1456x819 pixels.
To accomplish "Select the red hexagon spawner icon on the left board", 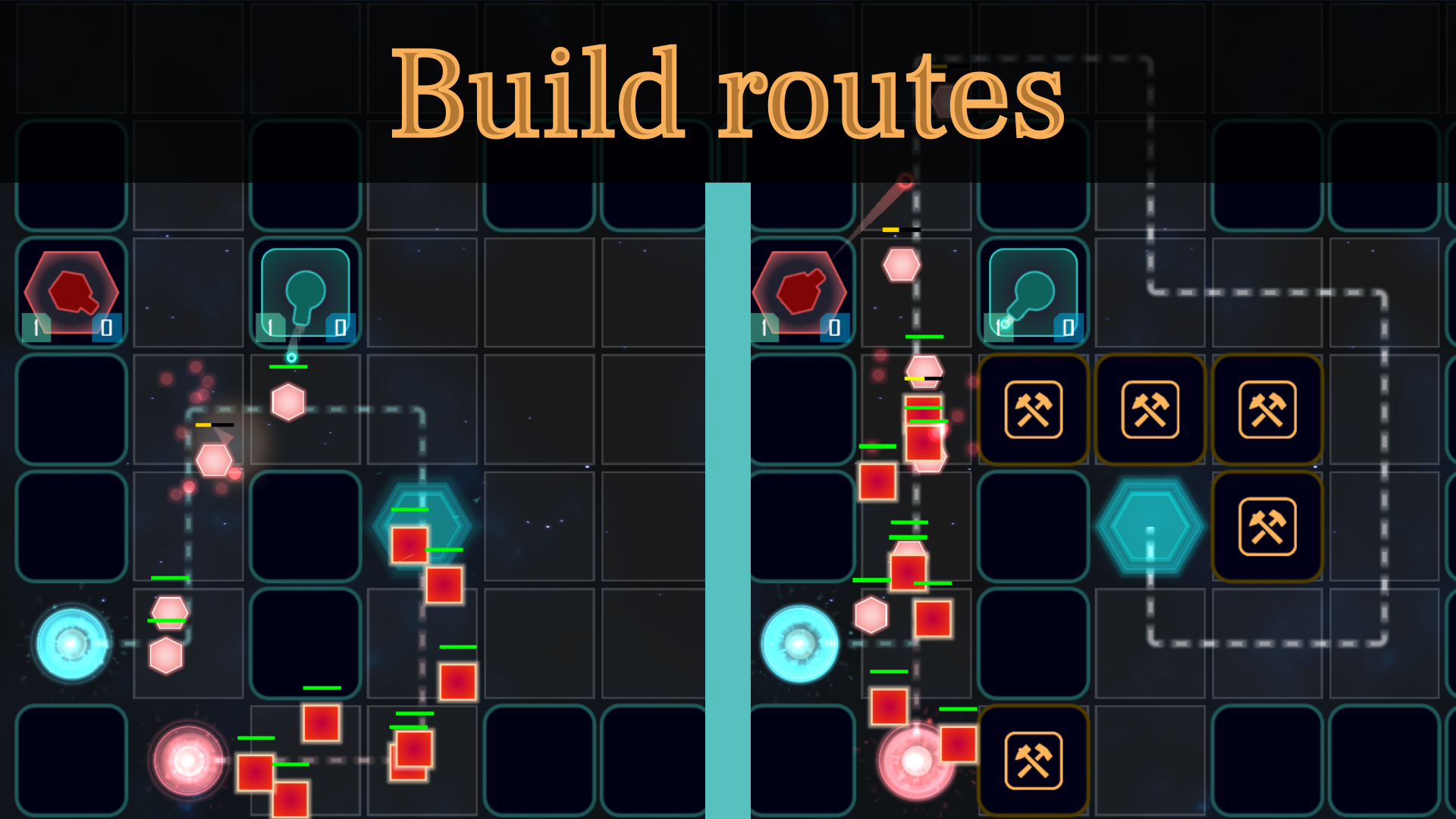I will (x=71, y=292).
